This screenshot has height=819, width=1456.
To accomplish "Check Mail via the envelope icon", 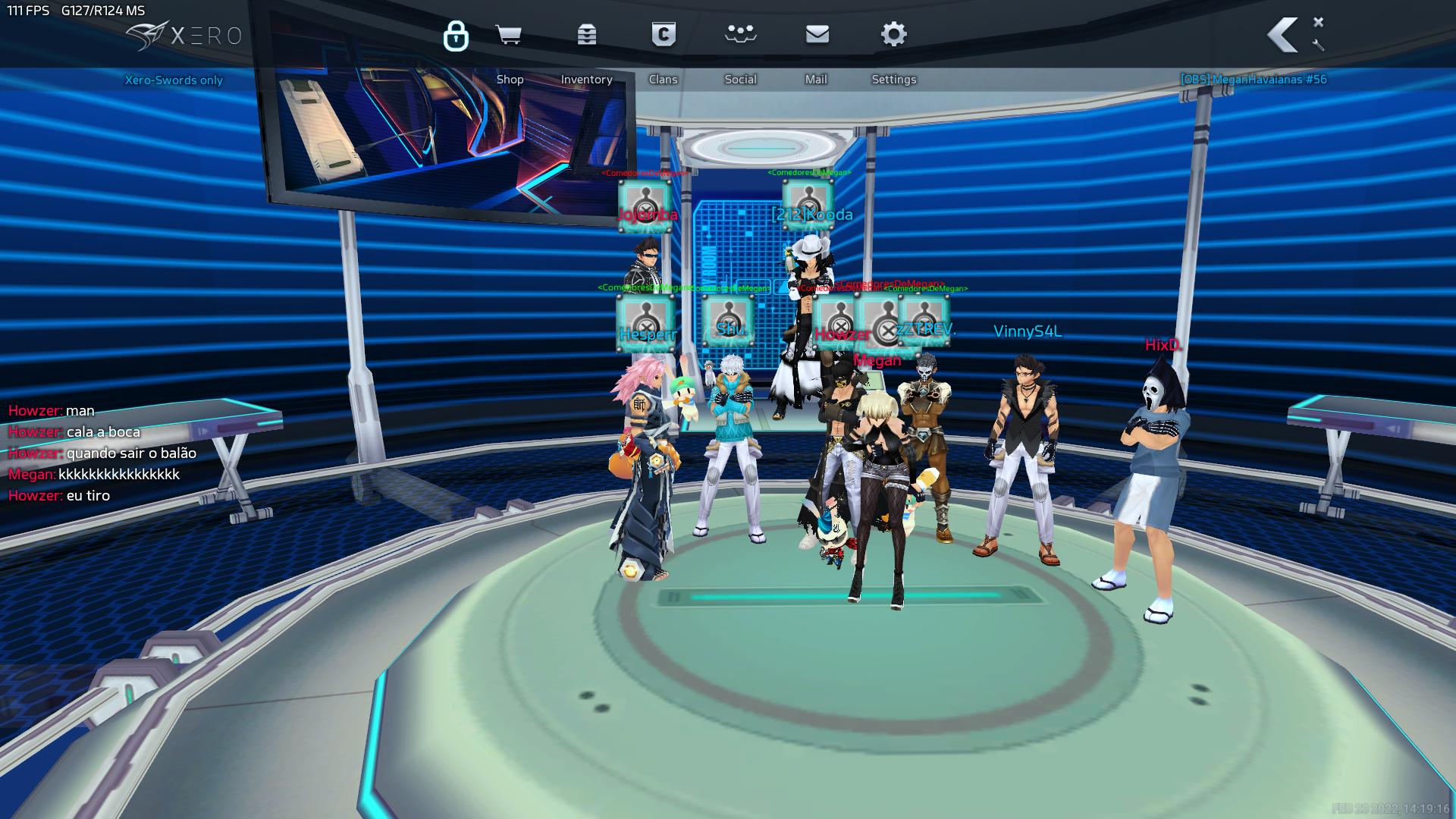I will click(x=817, y=34).
